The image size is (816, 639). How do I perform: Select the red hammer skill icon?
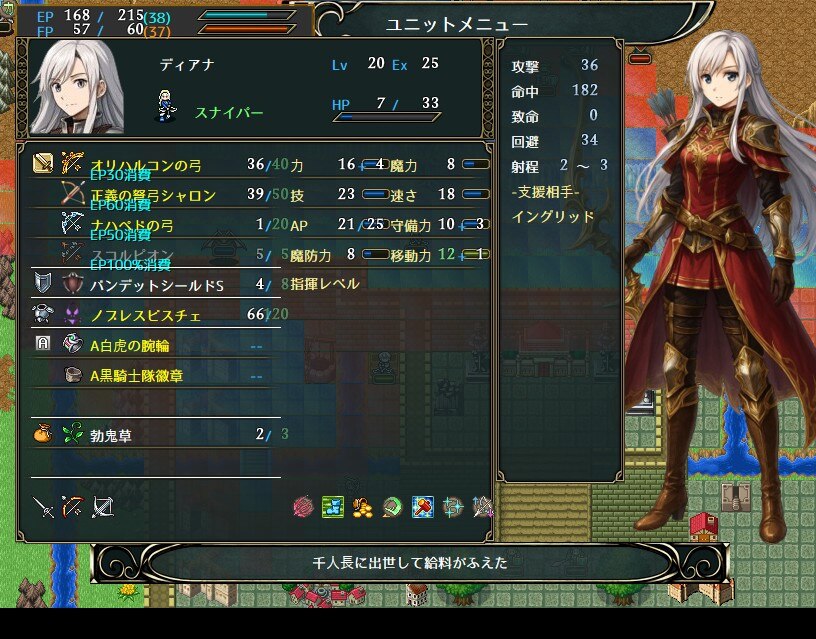pos(423,508)
